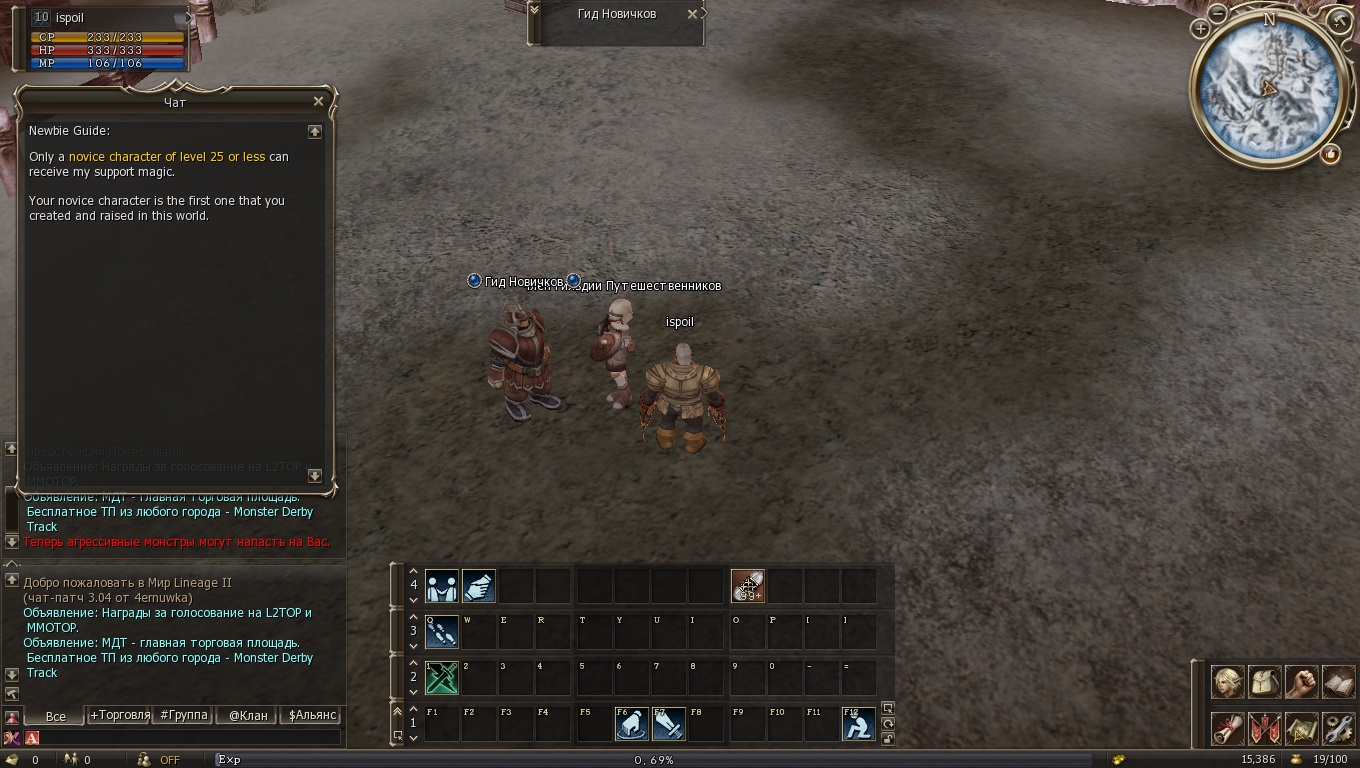Open the actions fist icon
The image size is (1360, 768).
1301,682
